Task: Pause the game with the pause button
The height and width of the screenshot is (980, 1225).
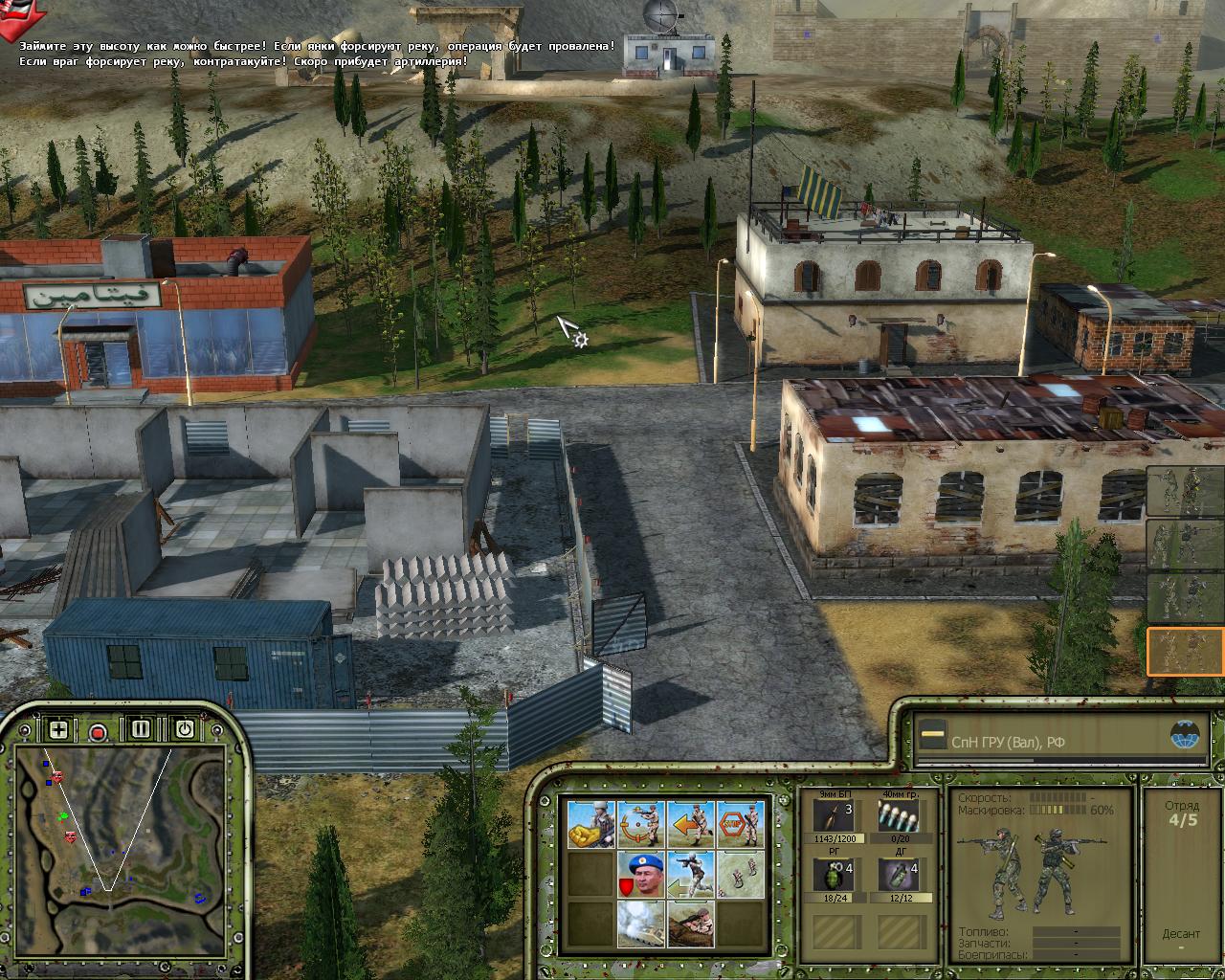Action: click(142, 729)
